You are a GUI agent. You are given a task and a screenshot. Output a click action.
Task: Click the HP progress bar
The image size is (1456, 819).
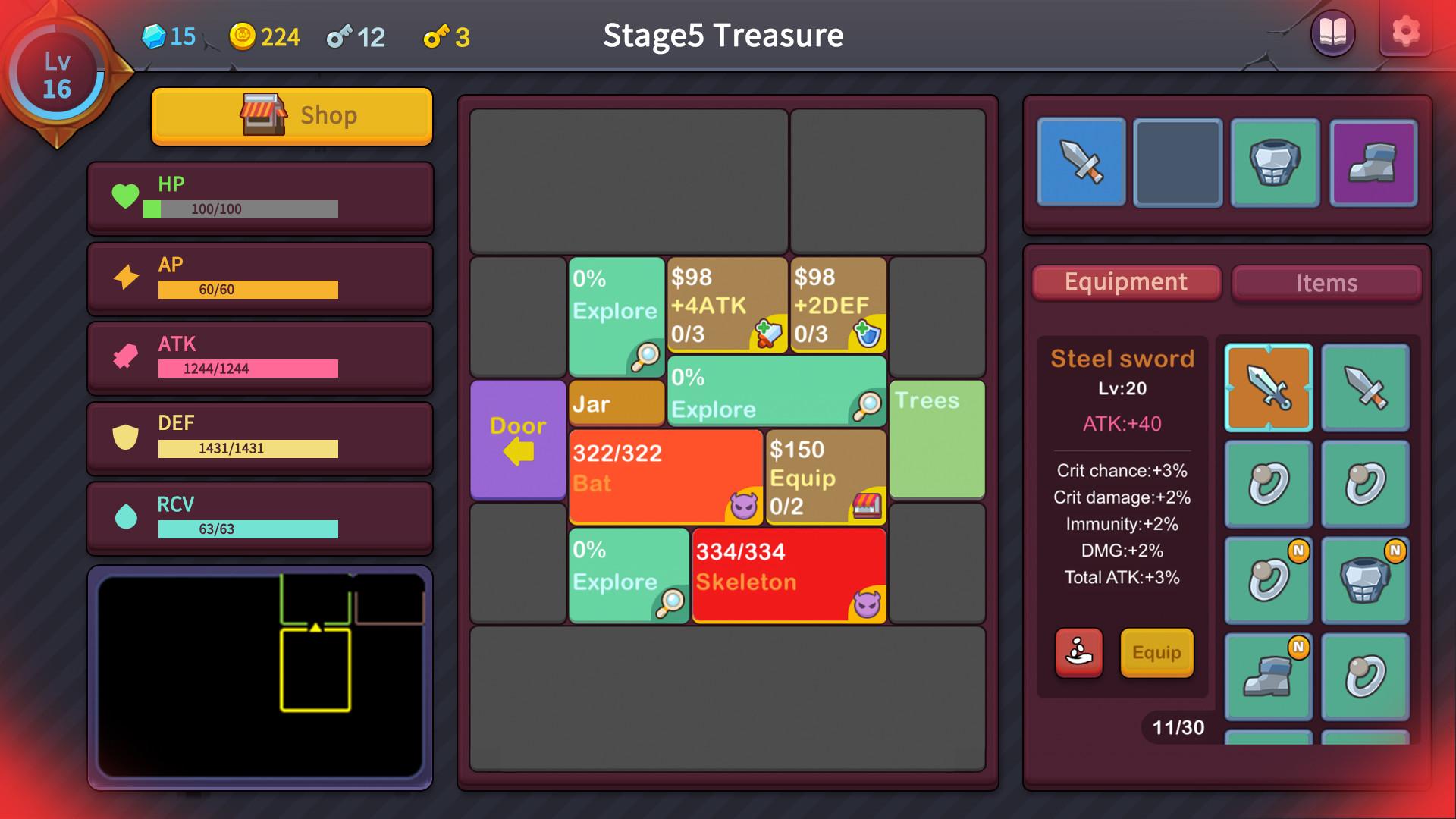pyautogui.click(x=239, y=209)
